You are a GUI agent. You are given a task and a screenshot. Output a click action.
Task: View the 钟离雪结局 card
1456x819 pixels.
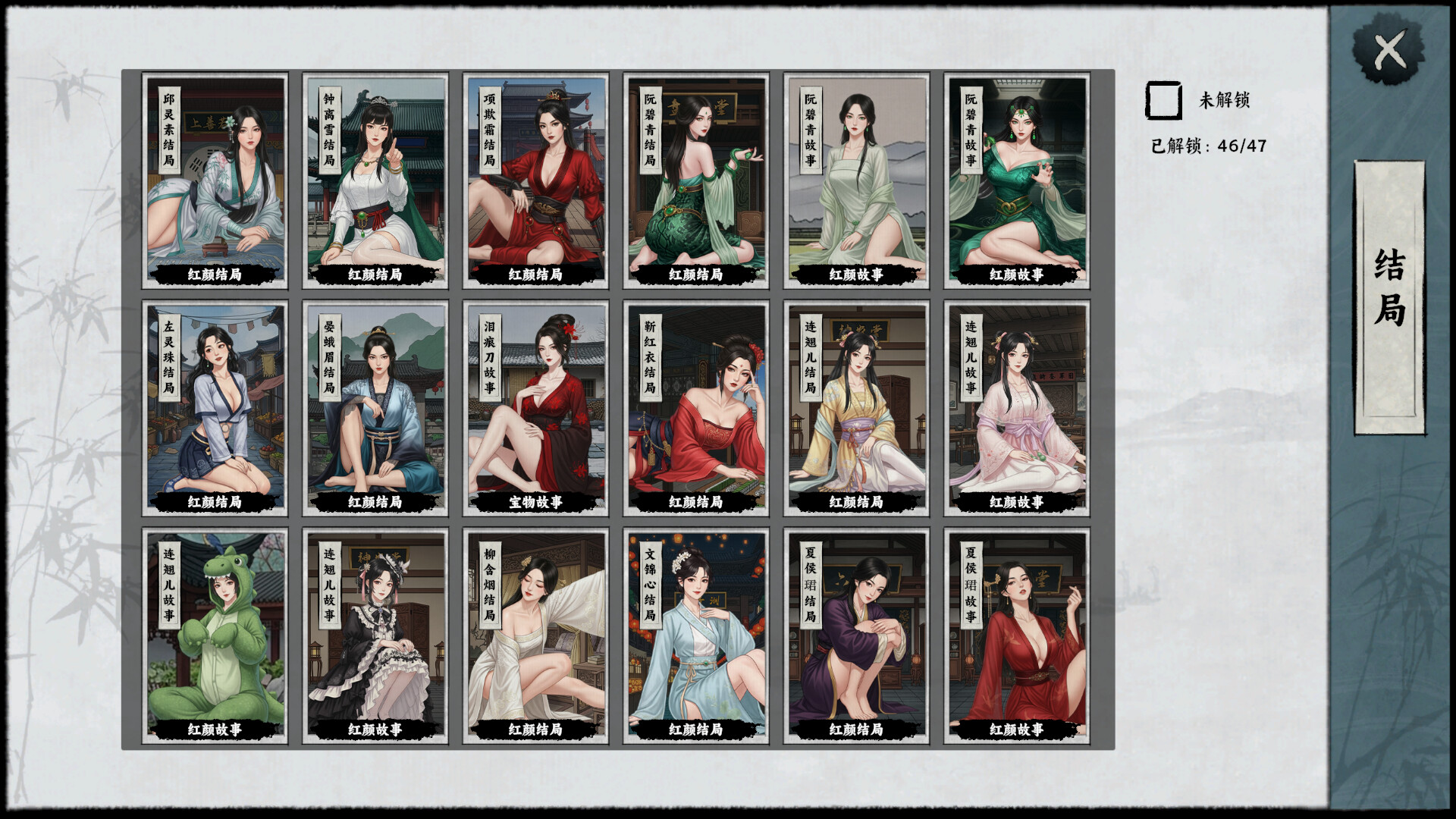click(x=375, y=180)
